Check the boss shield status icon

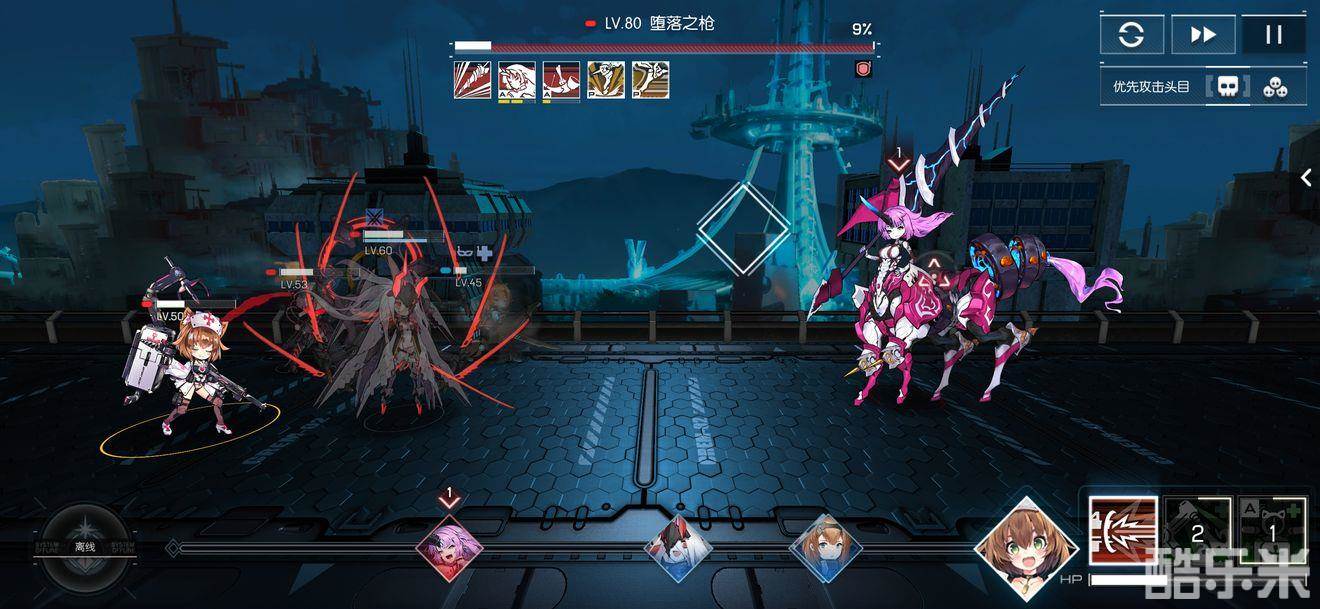pyautogui.click(x=863, y=69)
